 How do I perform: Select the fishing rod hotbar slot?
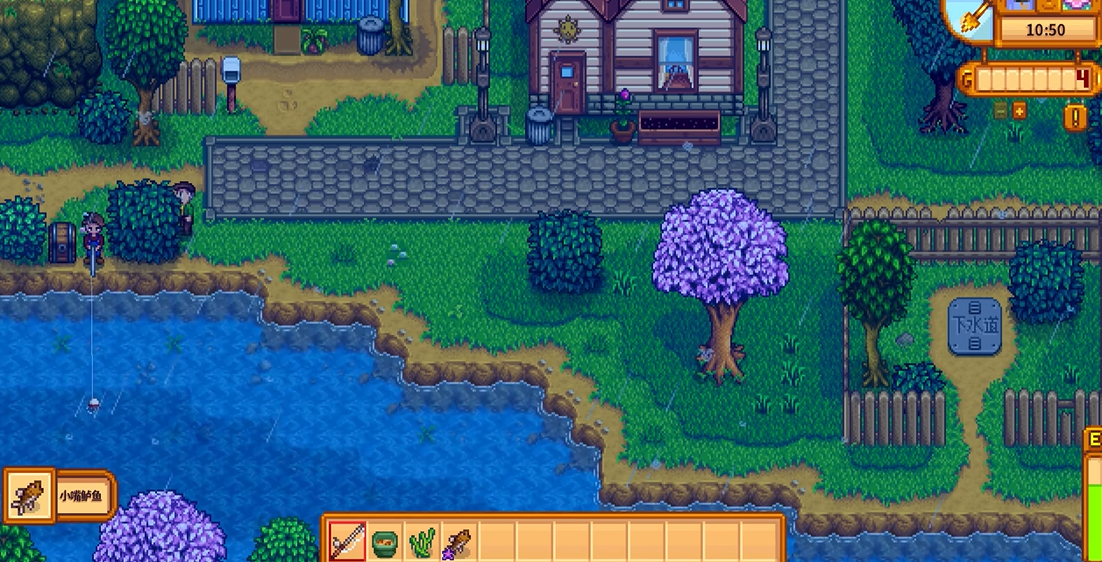pos(347,542)
